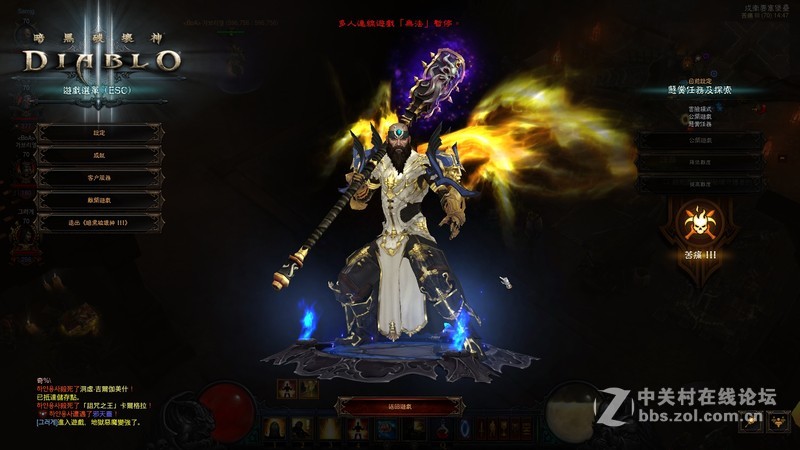
Task: Choose 退出《暗黑破壞神 III》 to exit
Action: (99, 223)
